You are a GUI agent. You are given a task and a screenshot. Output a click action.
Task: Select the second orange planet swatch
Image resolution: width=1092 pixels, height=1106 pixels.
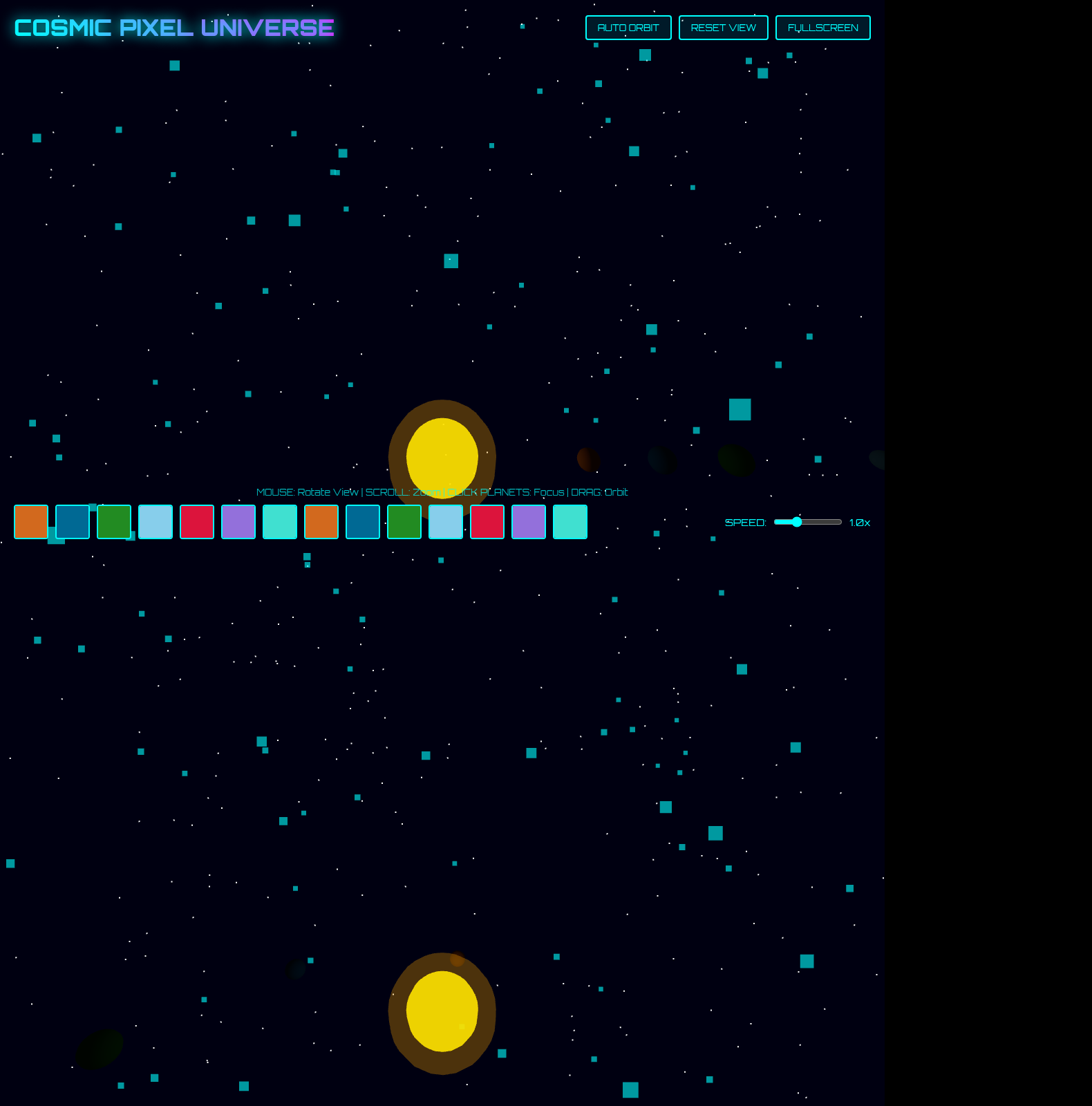321,522
